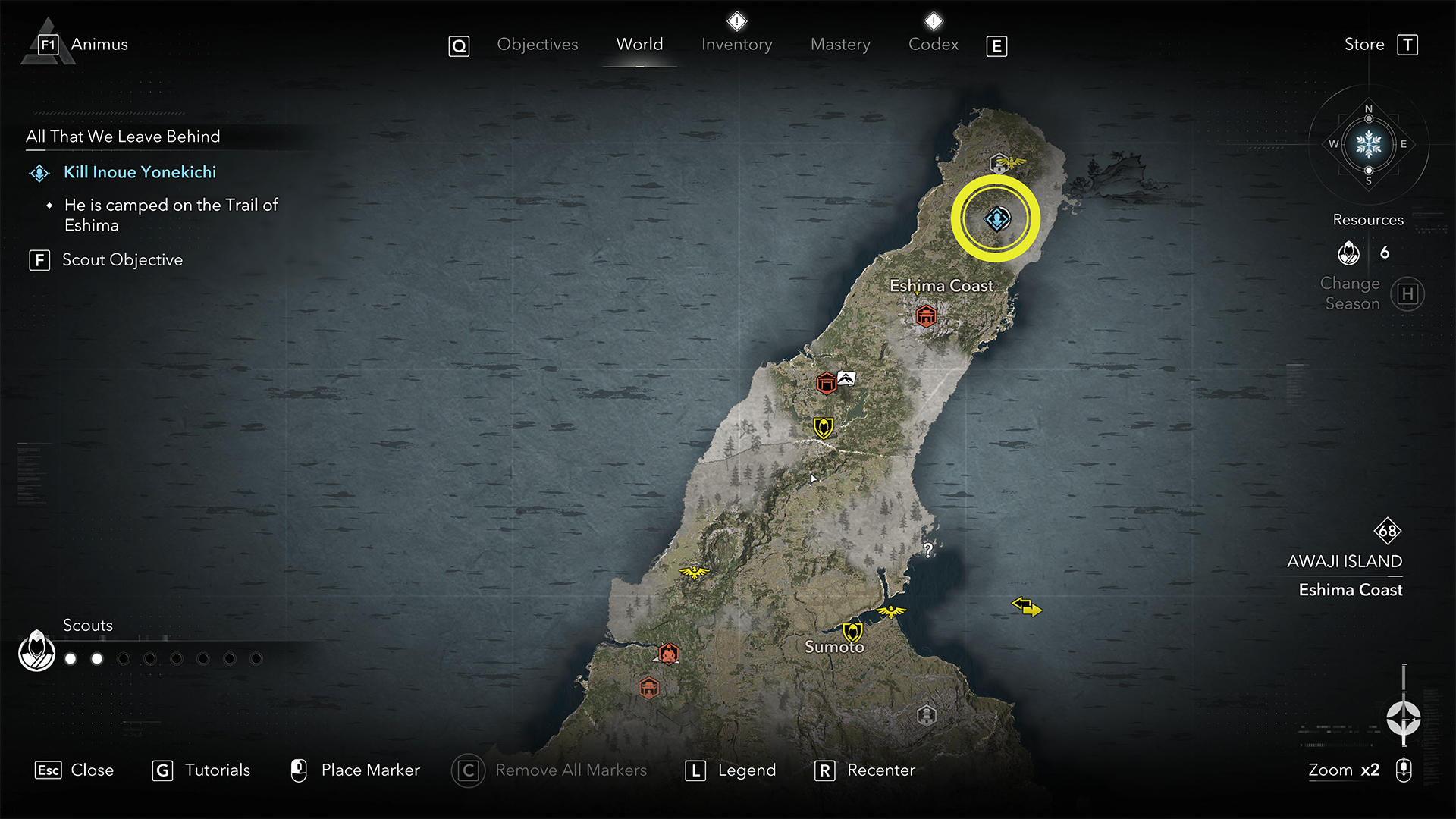The width and height of the screenshot is (1456, 819).
Task: Select the World tab
Action: (639, 45)
